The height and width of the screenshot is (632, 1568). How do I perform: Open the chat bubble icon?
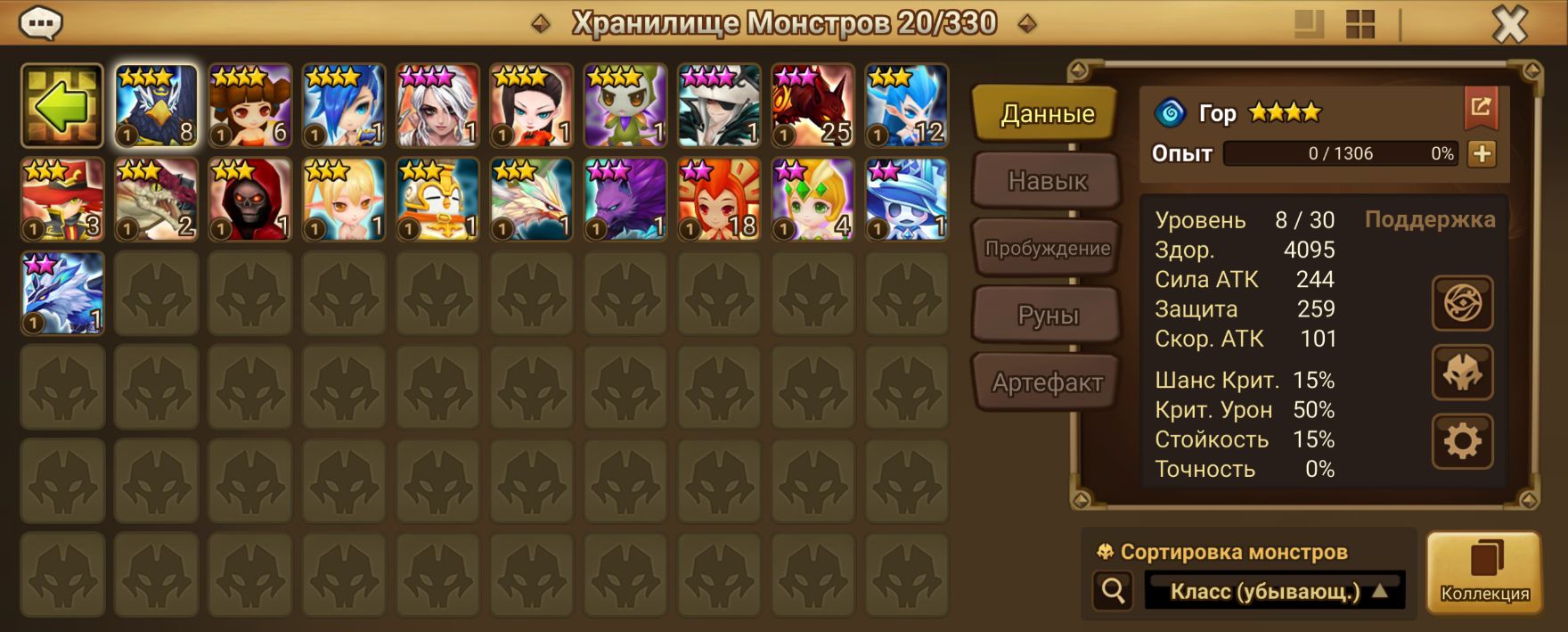pyautogui.click(x=41, y=24)
